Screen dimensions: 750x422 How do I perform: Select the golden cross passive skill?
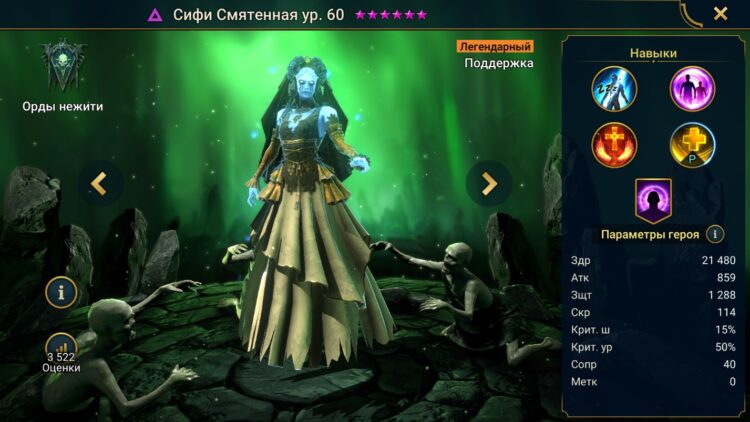(692, 145)
